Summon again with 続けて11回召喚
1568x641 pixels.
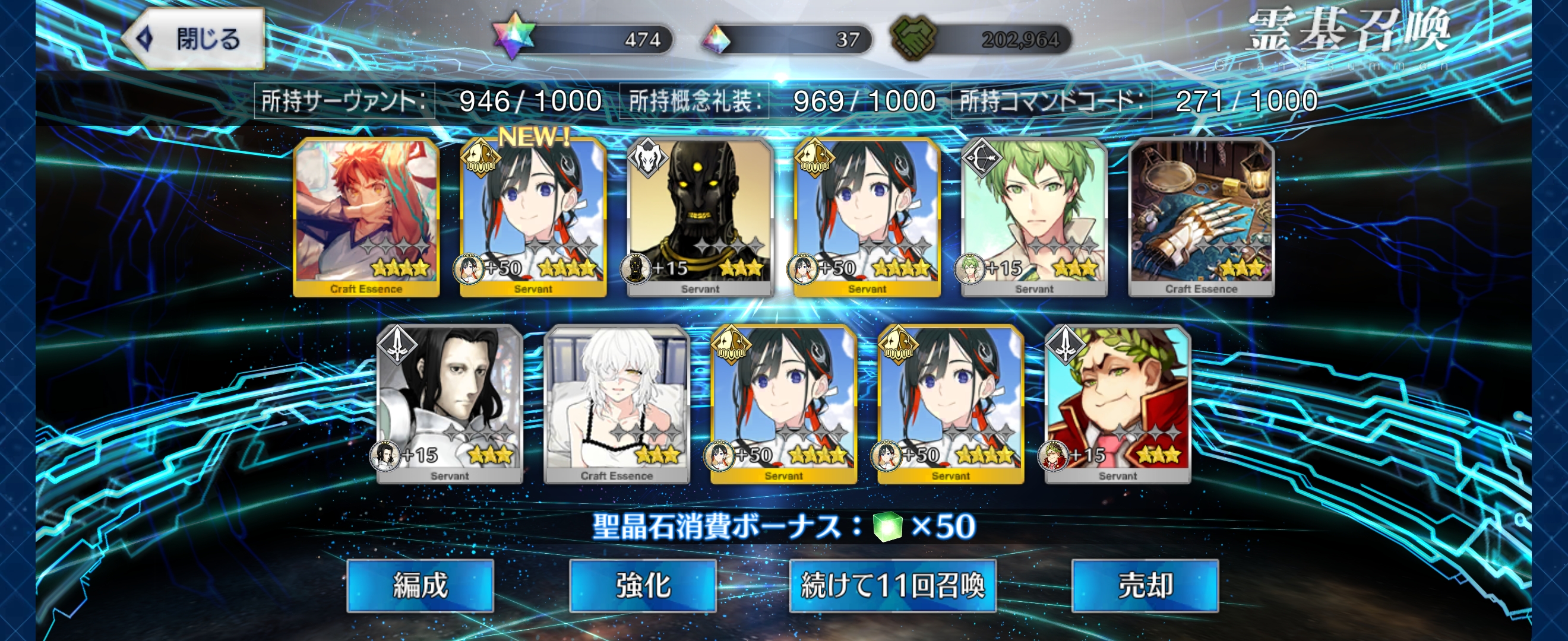click(x=892, y=586)
